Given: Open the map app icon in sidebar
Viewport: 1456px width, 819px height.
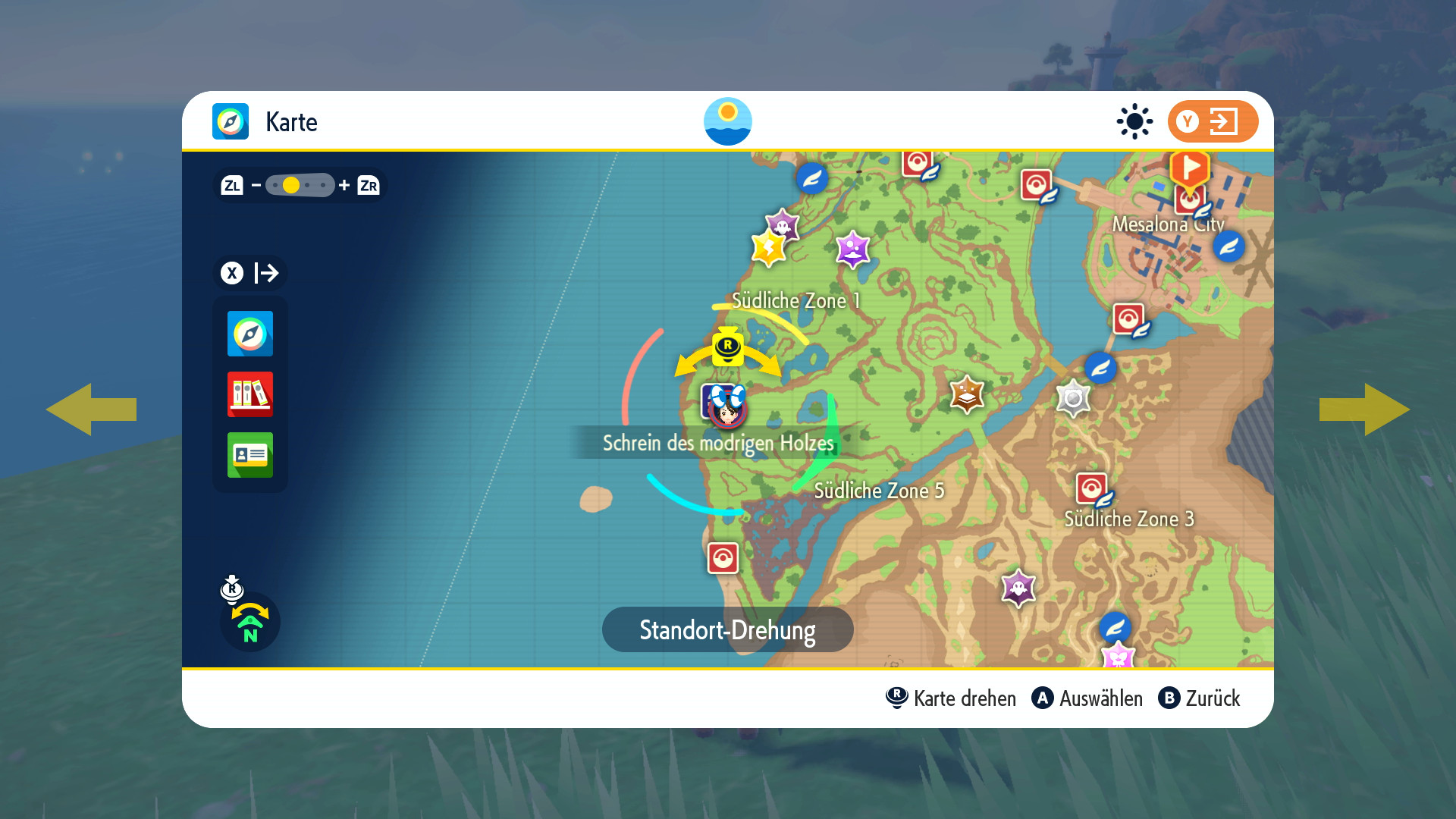Looking at the screenshot, I should 250,334.
